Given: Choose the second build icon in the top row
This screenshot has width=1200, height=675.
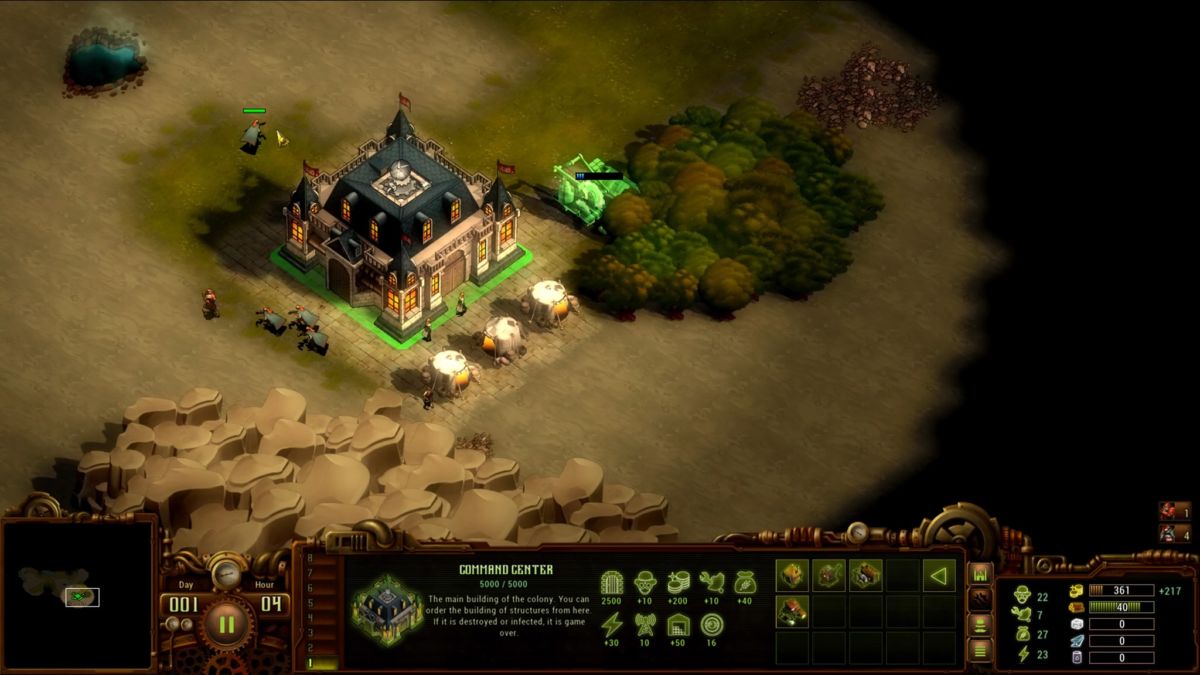Looking at the screenshot, I should [829, 575].
